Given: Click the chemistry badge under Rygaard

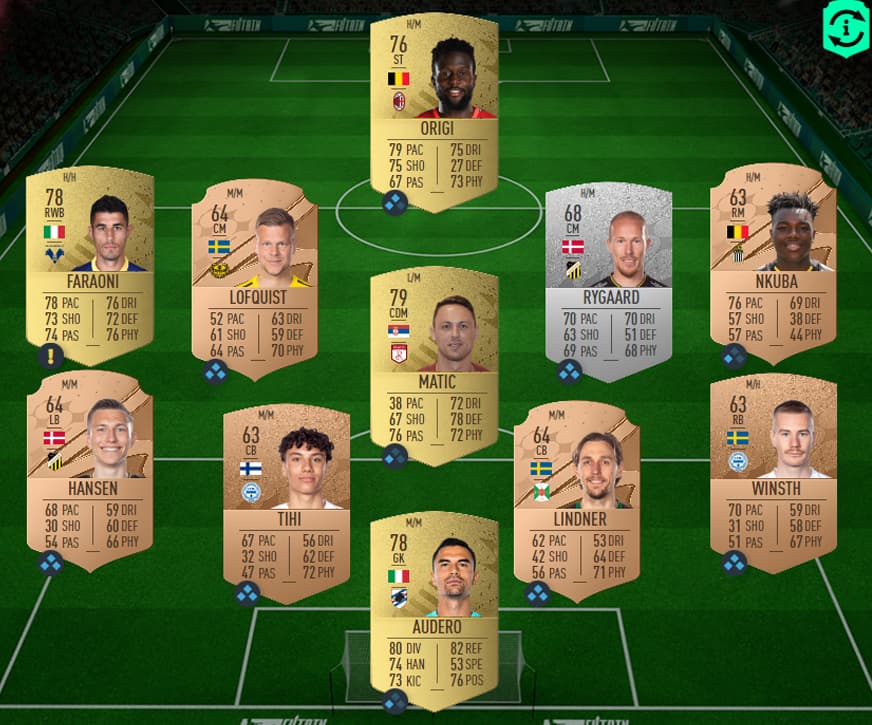Looking at the screenshot, I should (x=569, y=372).
